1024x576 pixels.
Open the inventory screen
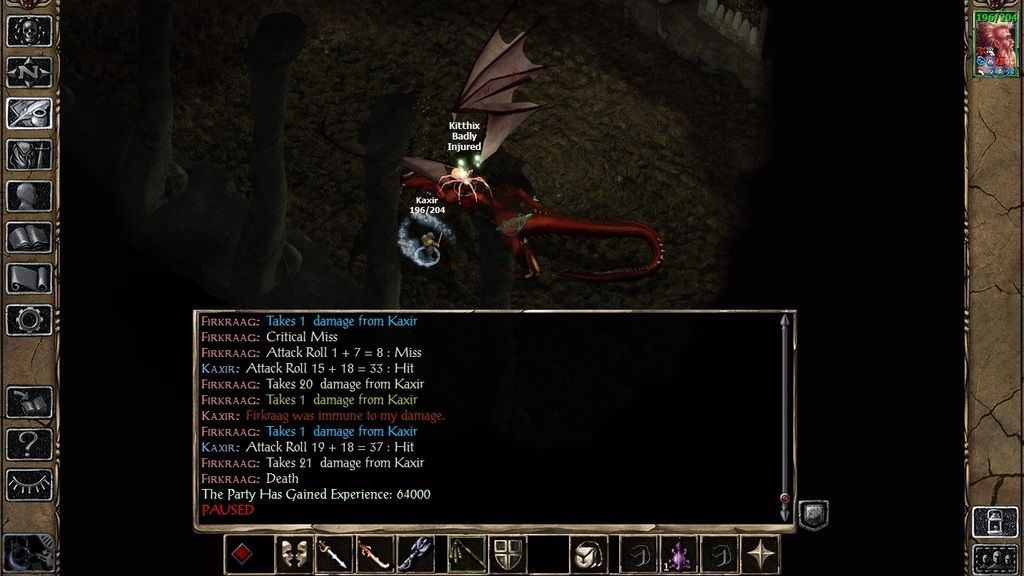[29, 154]
